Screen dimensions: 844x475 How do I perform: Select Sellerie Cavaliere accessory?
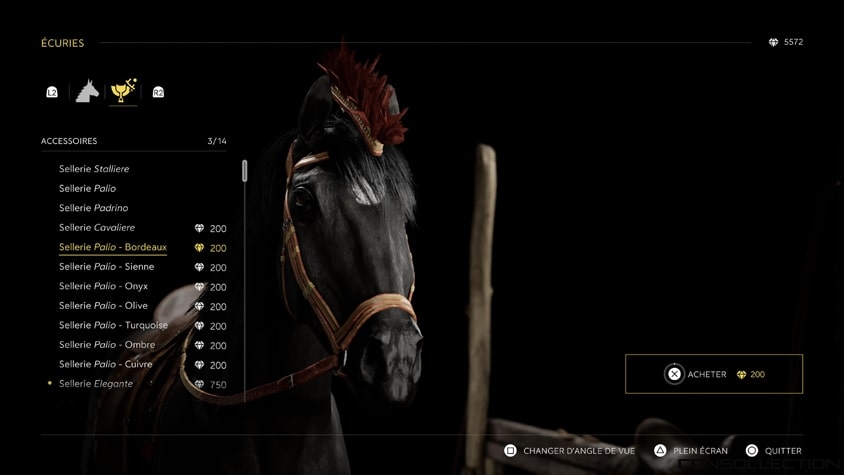(97, 228)
